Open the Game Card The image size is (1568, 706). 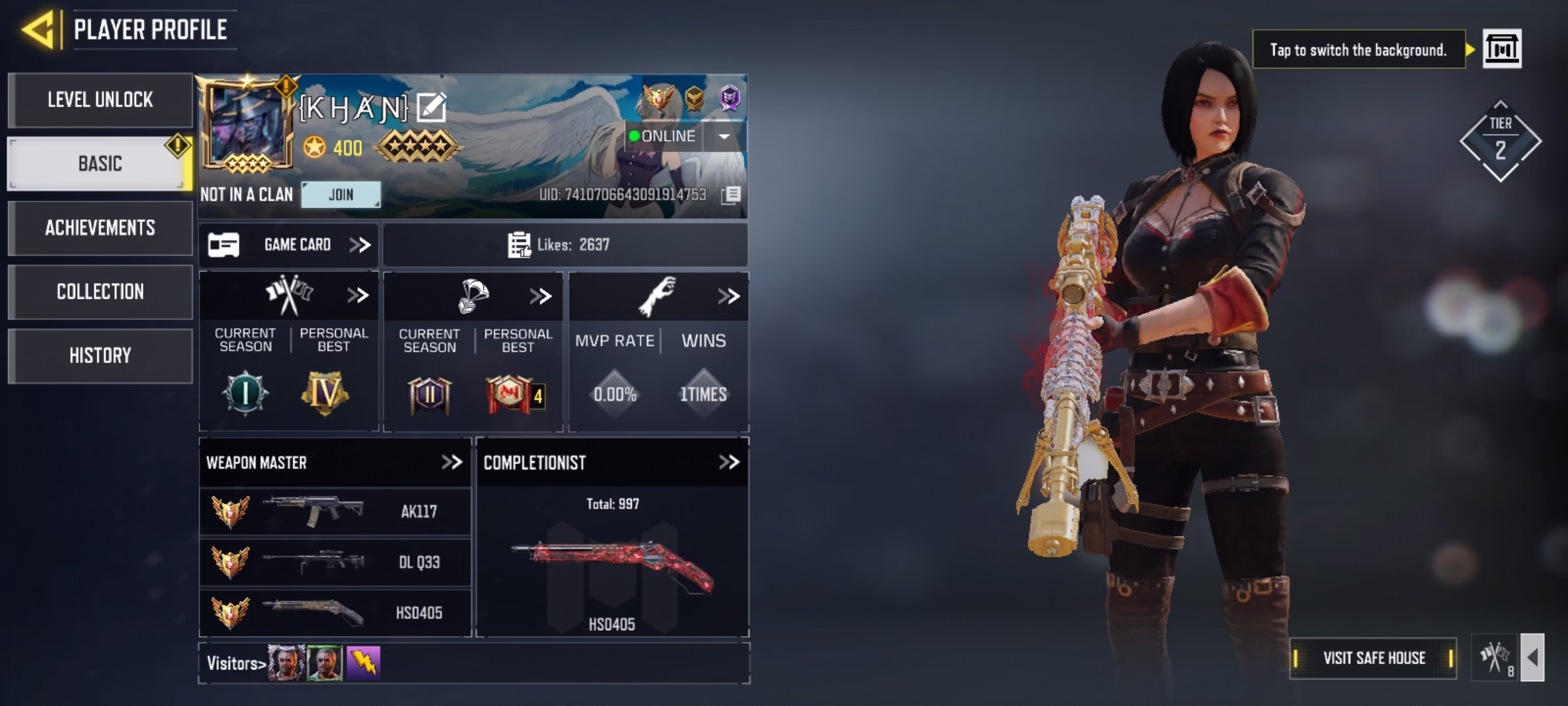coord(289,245)
